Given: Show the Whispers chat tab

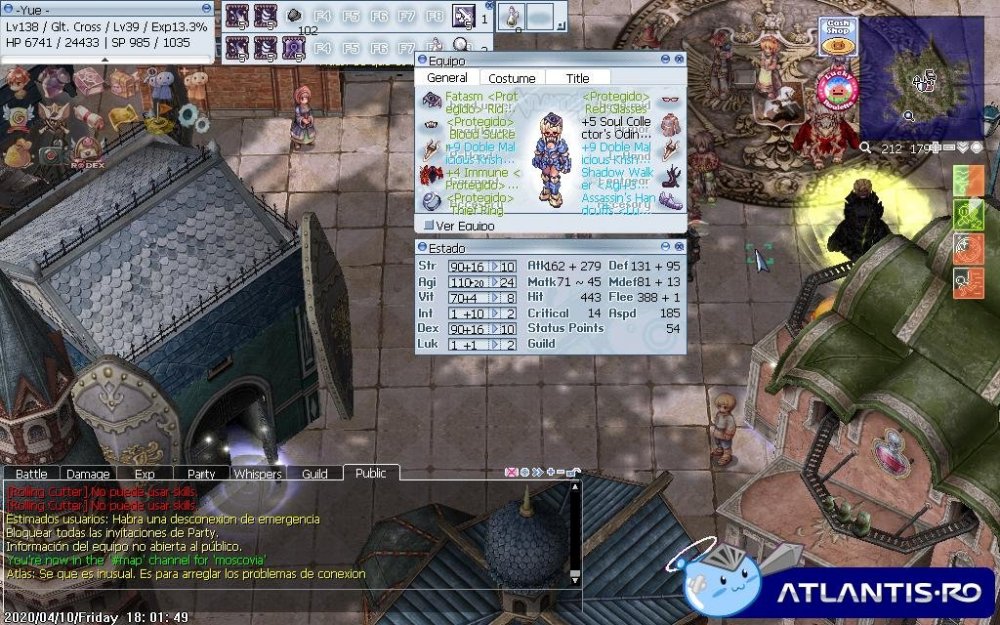Looking at the screenshot, I should pyautogui.click(x=257, y=474).
